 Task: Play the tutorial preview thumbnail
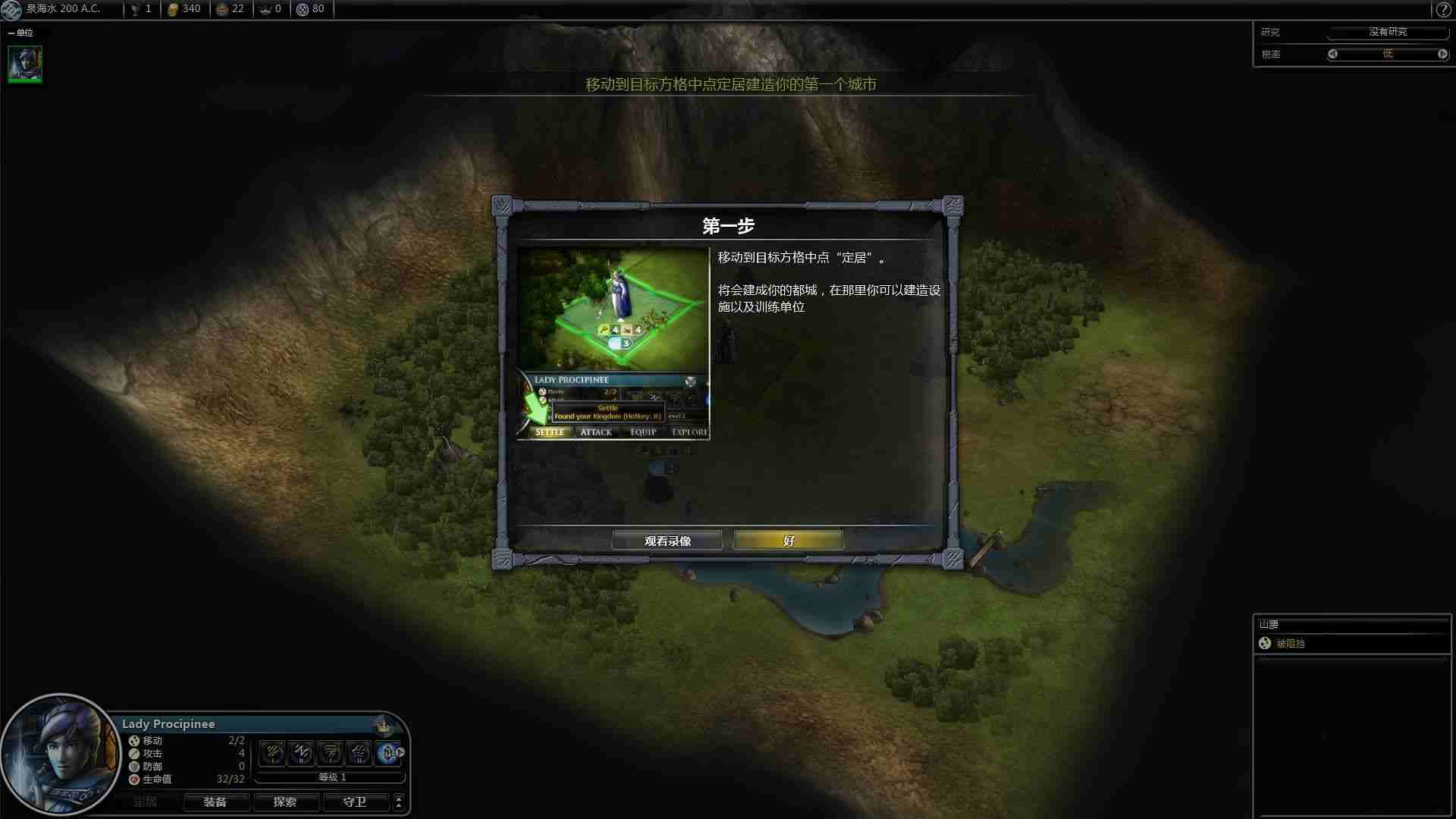613,344
